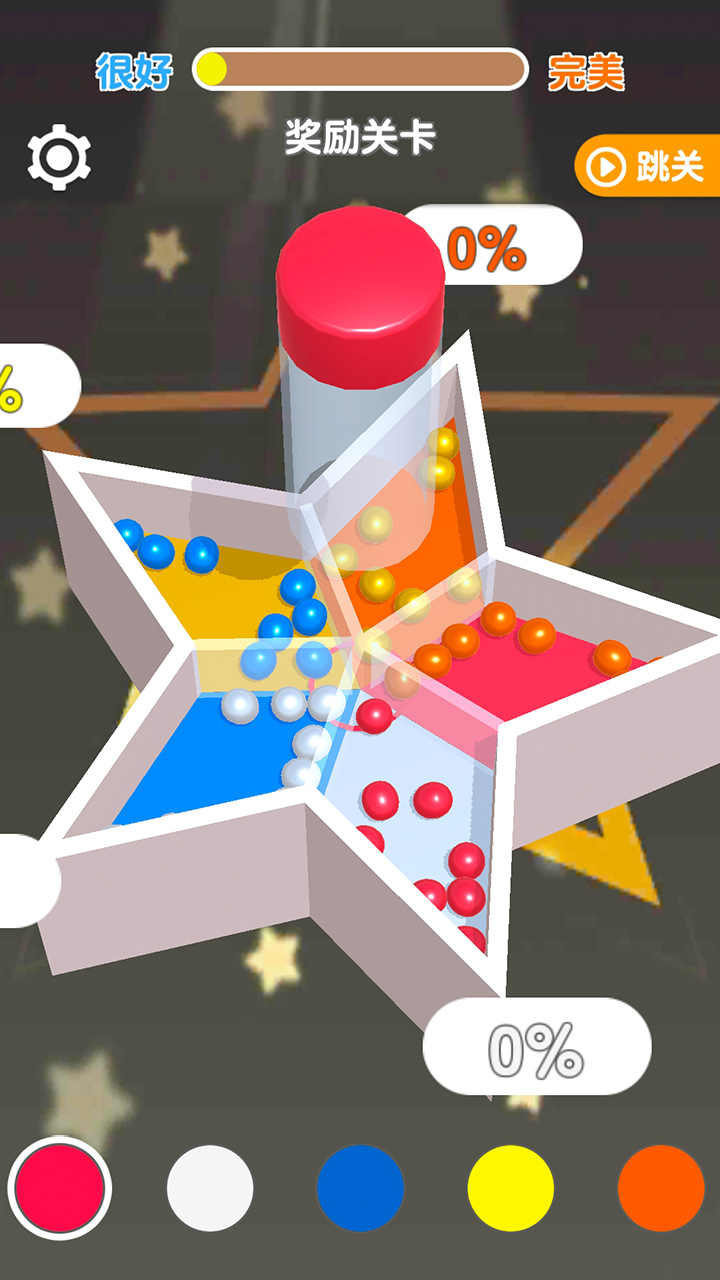Pick the blue color swatch
This screenshot has height=1280, width=720.
(x=360, y=1188)
